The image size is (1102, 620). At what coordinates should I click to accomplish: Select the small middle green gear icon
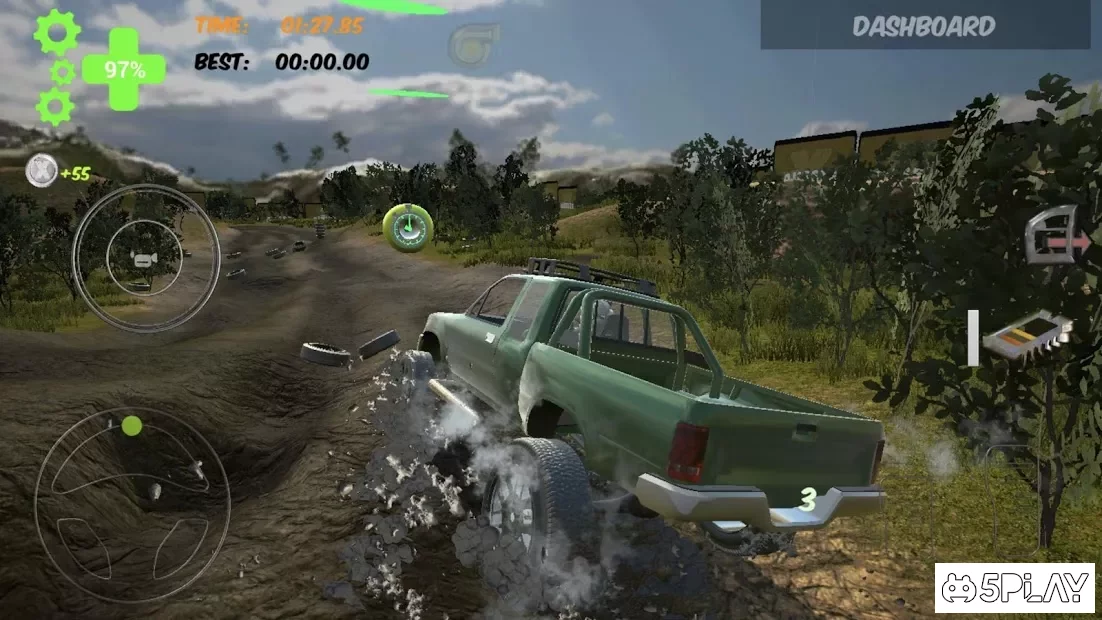(x=62, y=71)
